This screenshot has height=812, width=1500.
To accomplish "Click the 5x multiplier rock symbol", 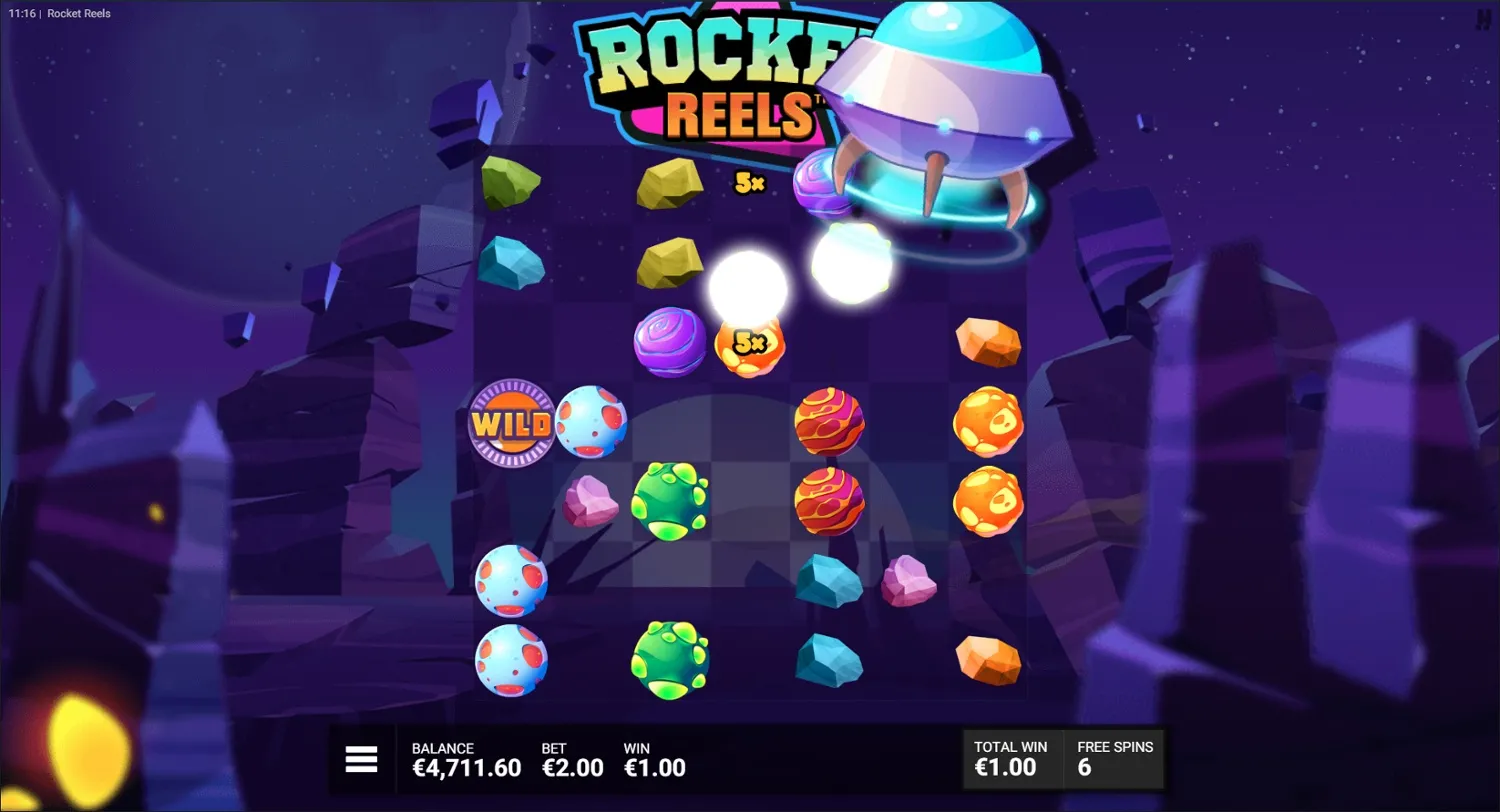I will pyautogui.click(x=750, y=344).
